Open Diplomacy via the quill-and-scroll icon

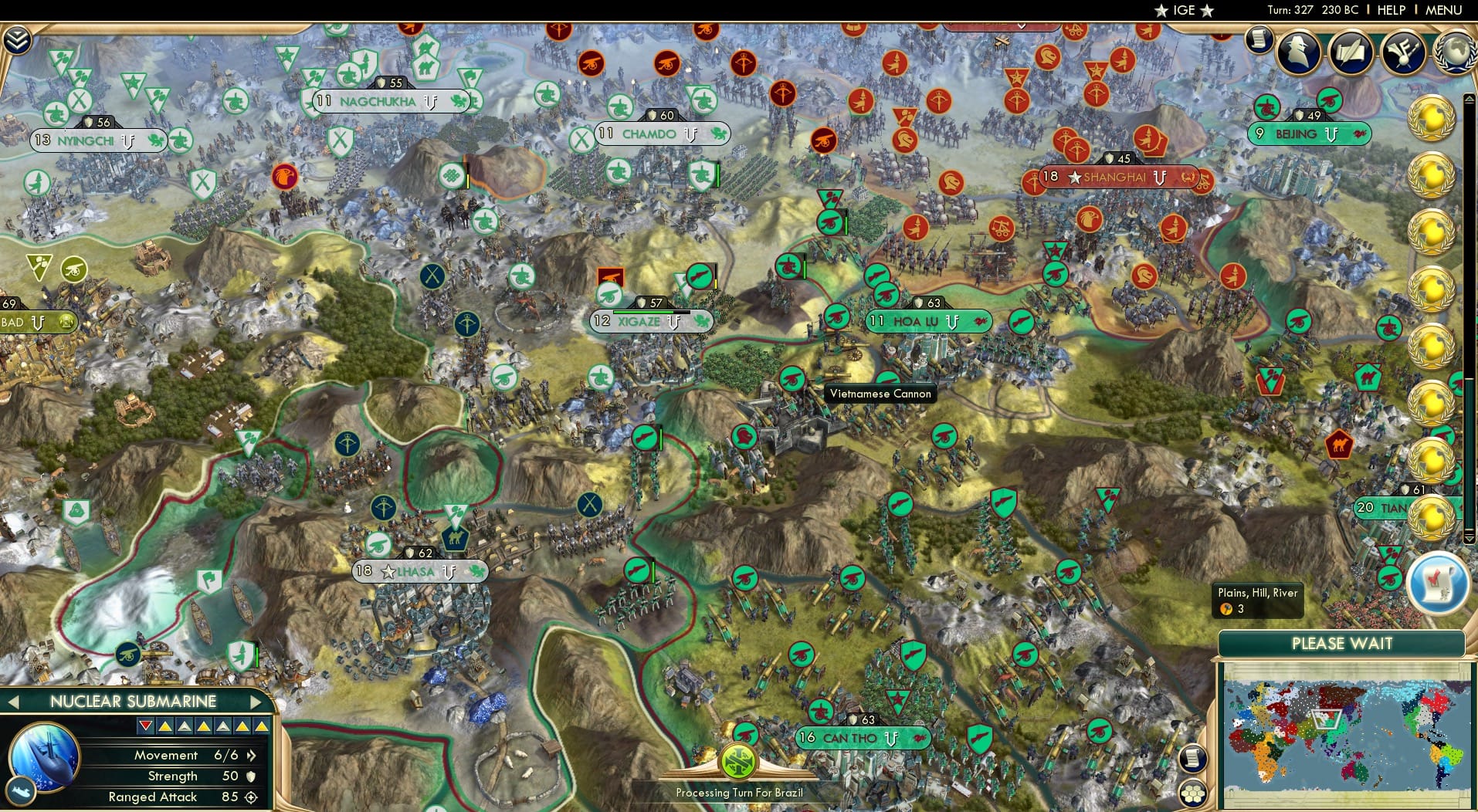coord(1351,52)
